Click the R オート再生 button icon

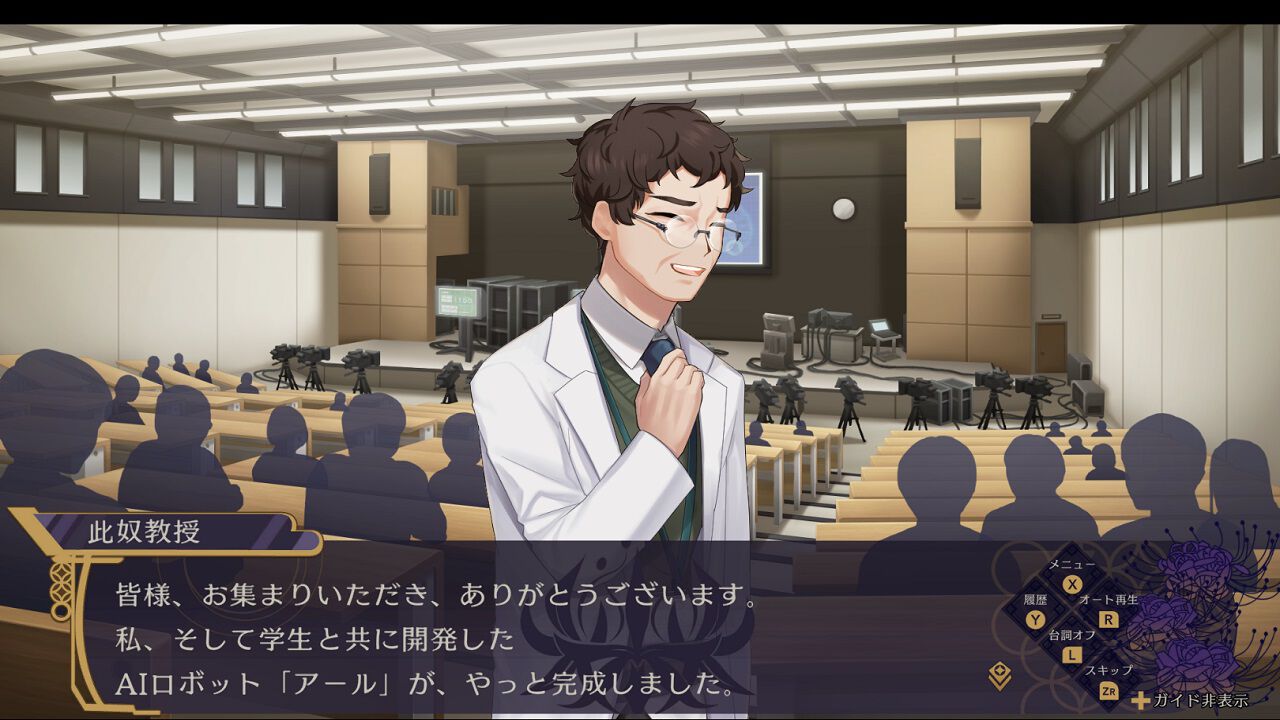click(x=1108, y=619)
